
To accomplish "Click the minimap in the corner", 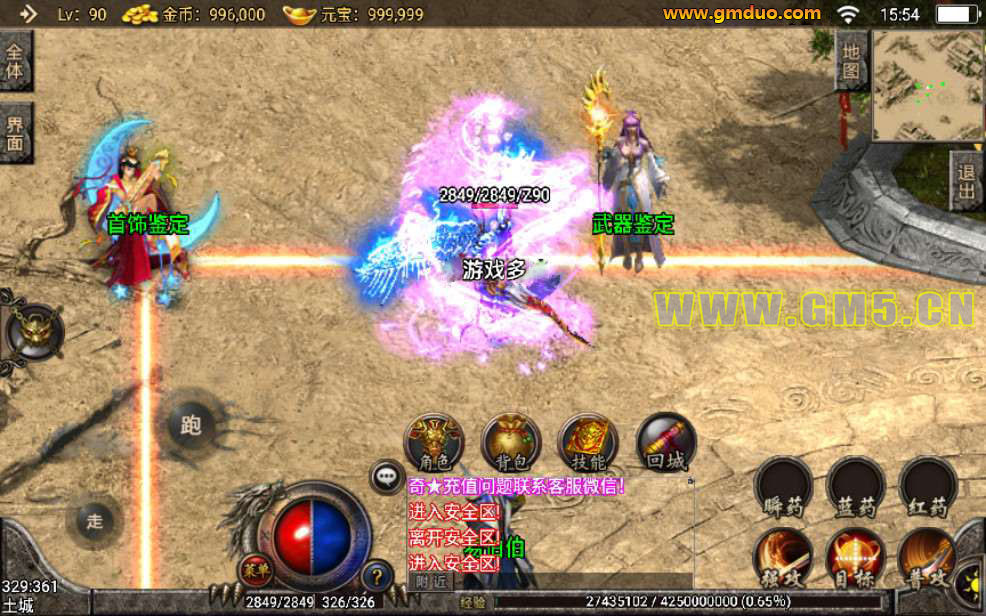I will 926,84.
